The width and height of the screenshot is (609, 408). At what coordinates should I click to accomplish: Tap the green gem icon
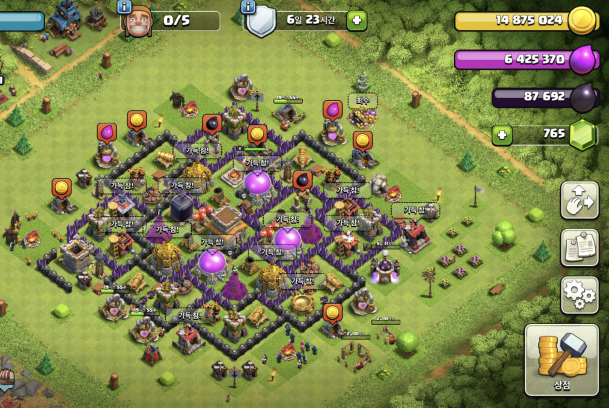point(582,136)
